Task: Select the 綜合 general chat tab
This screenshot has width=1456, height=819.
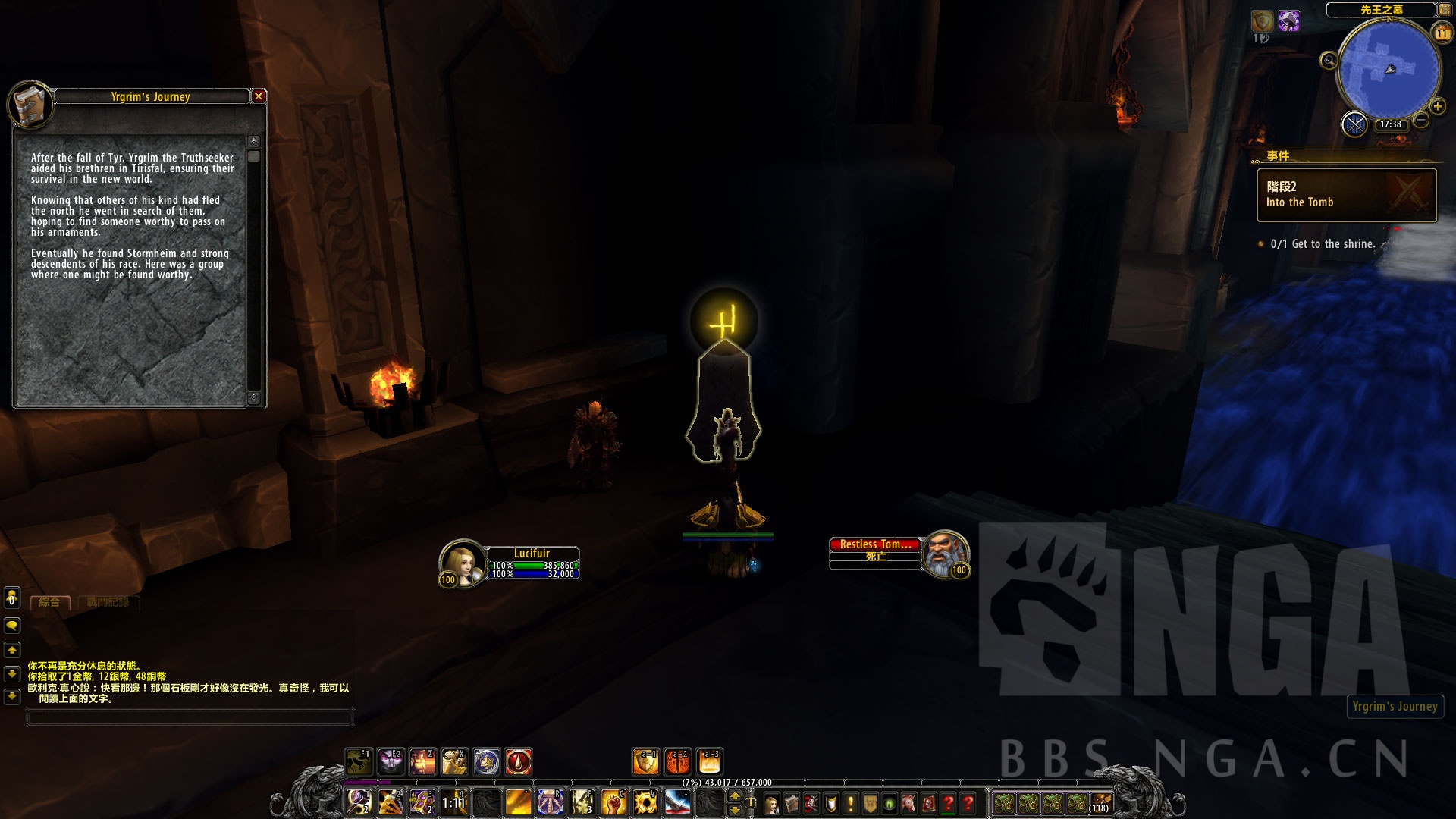Action: pos(50,602)
